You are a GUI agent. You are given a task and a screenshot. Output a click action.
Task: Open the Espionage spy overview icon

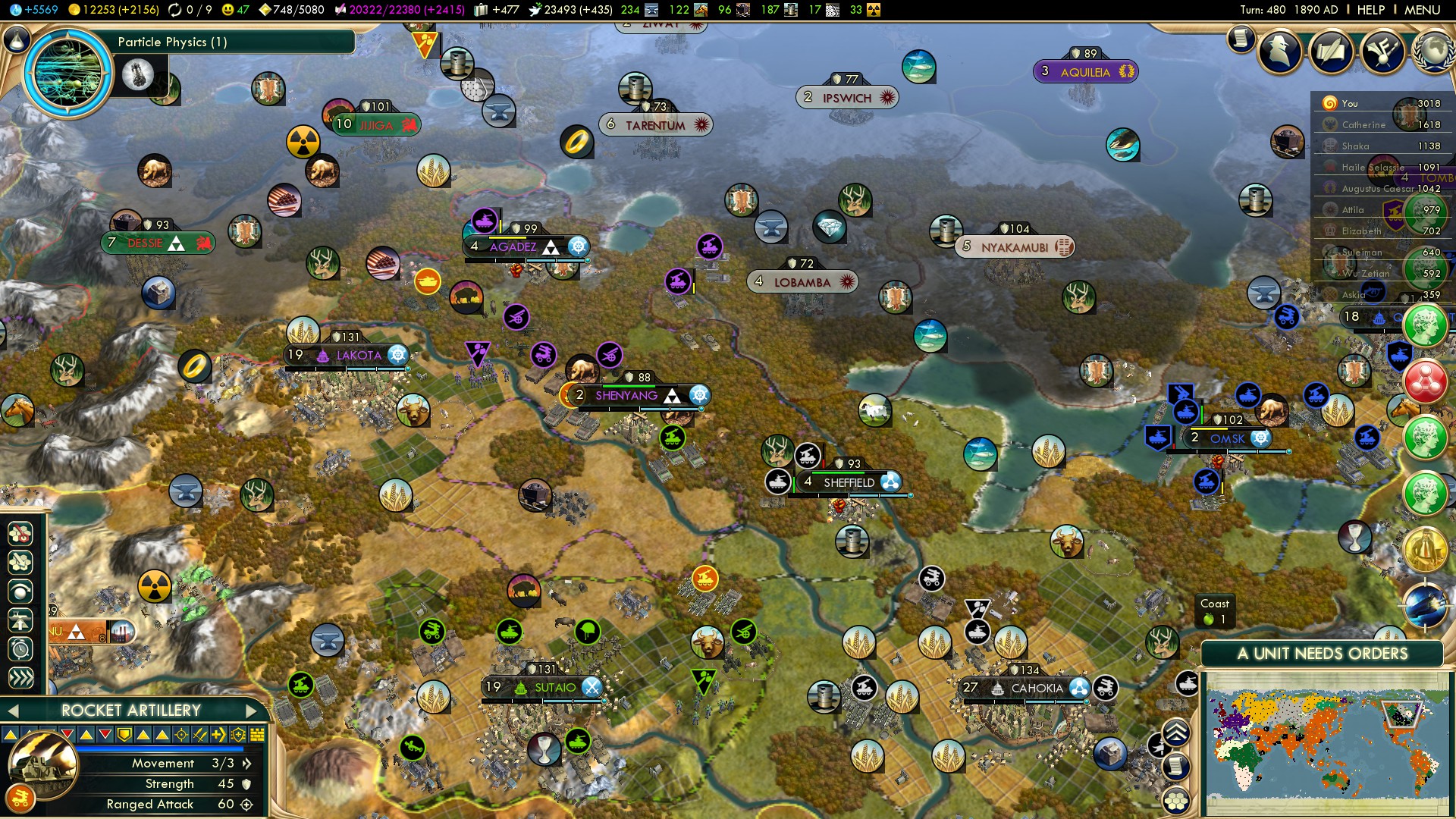[x=1279, y=50]
